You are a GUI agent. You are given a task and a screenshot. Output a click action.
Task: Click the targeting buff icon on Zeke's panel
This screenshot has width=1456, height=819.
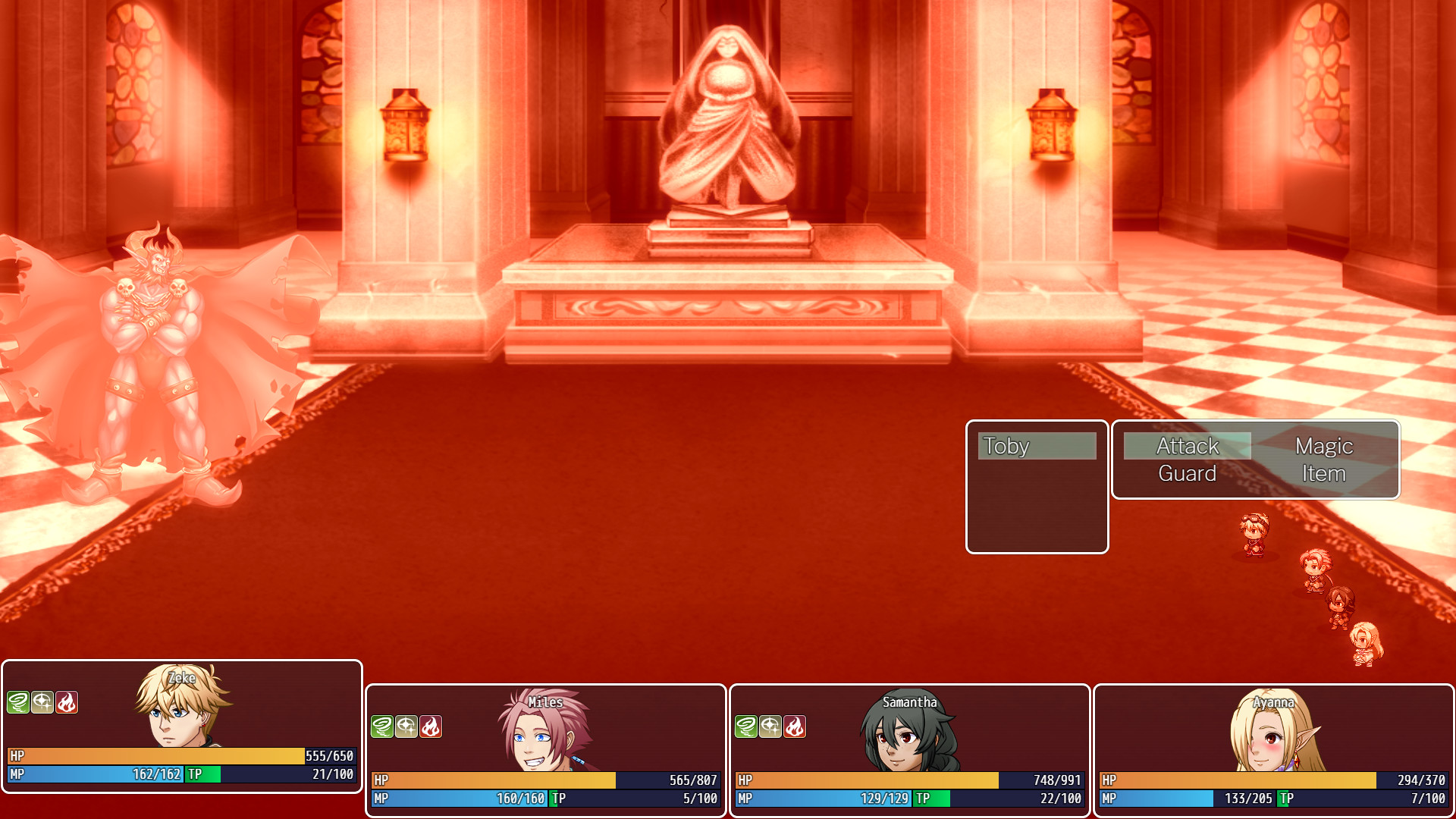click(42, 702)
